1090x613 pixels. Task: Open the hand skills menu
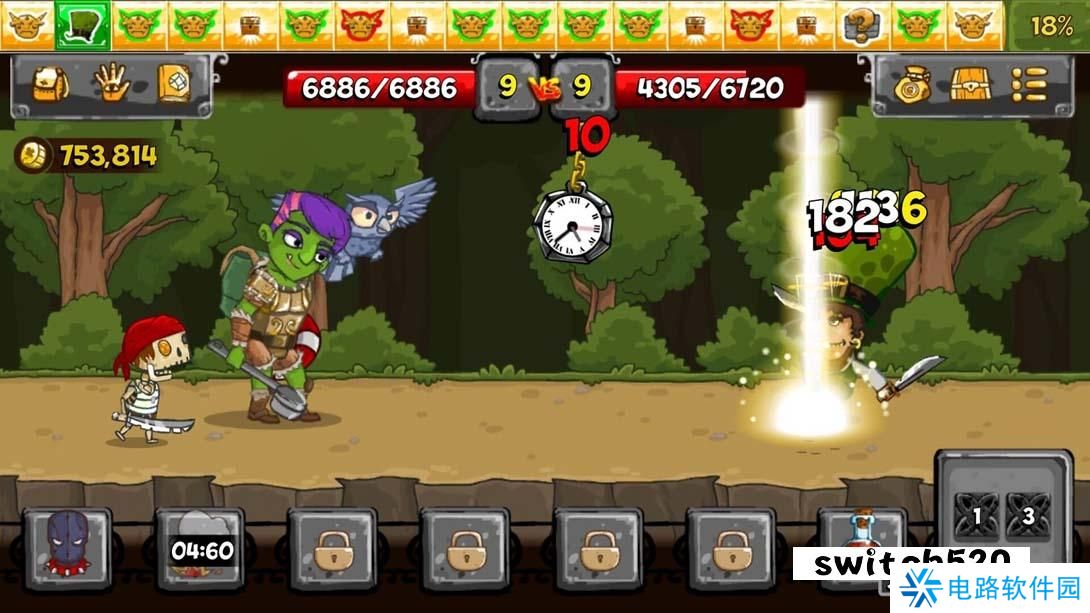click(x=111, y=86)
